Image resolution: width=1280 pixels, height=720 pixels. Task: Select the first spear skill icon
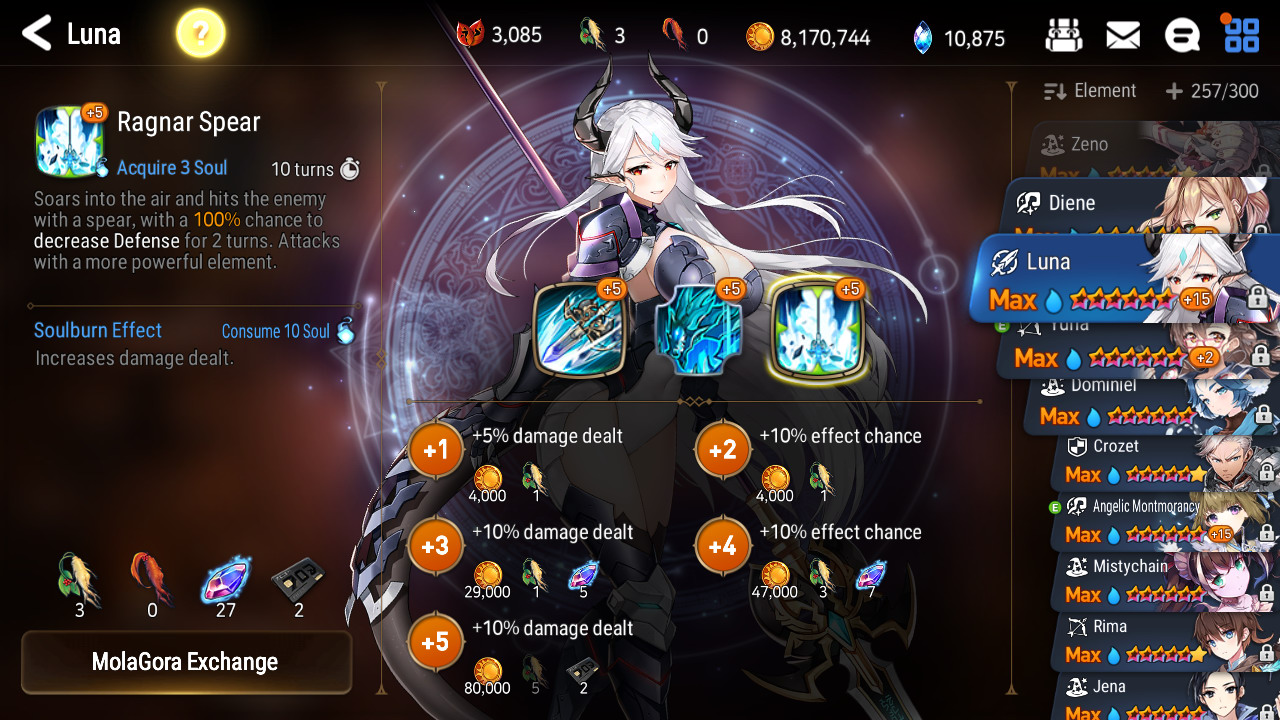point(580,329)
